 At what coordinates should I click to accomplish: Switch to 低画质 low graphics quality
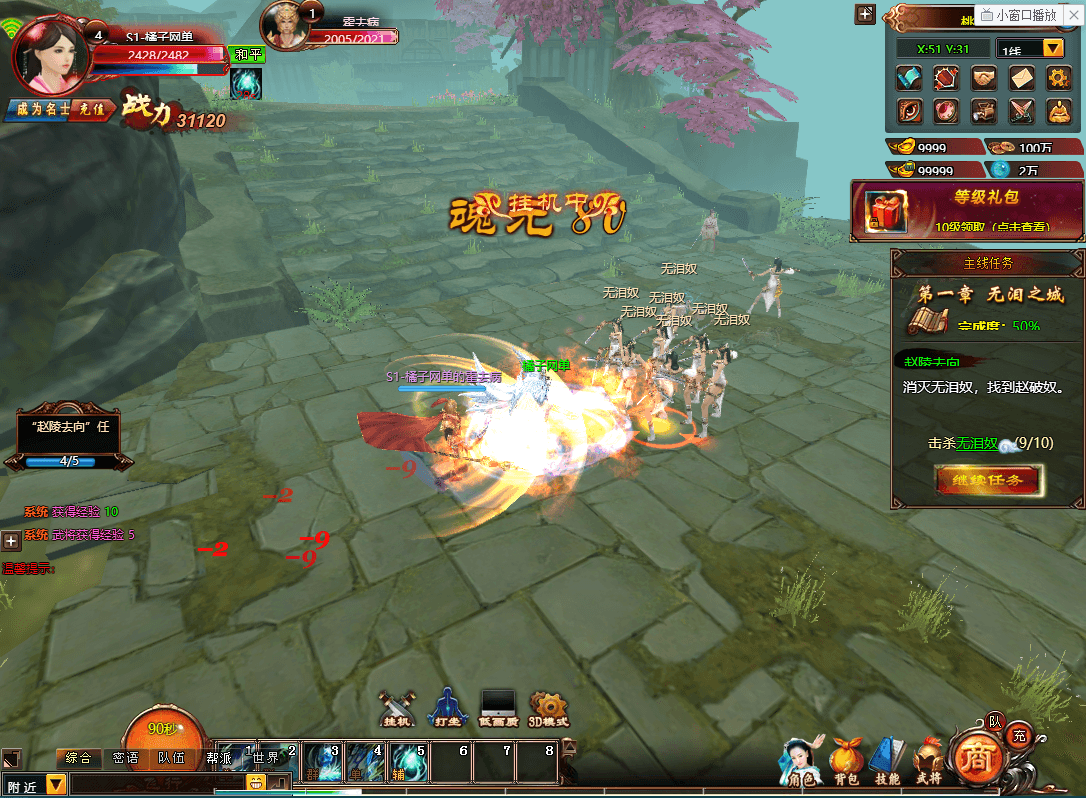tap(497, 708)
